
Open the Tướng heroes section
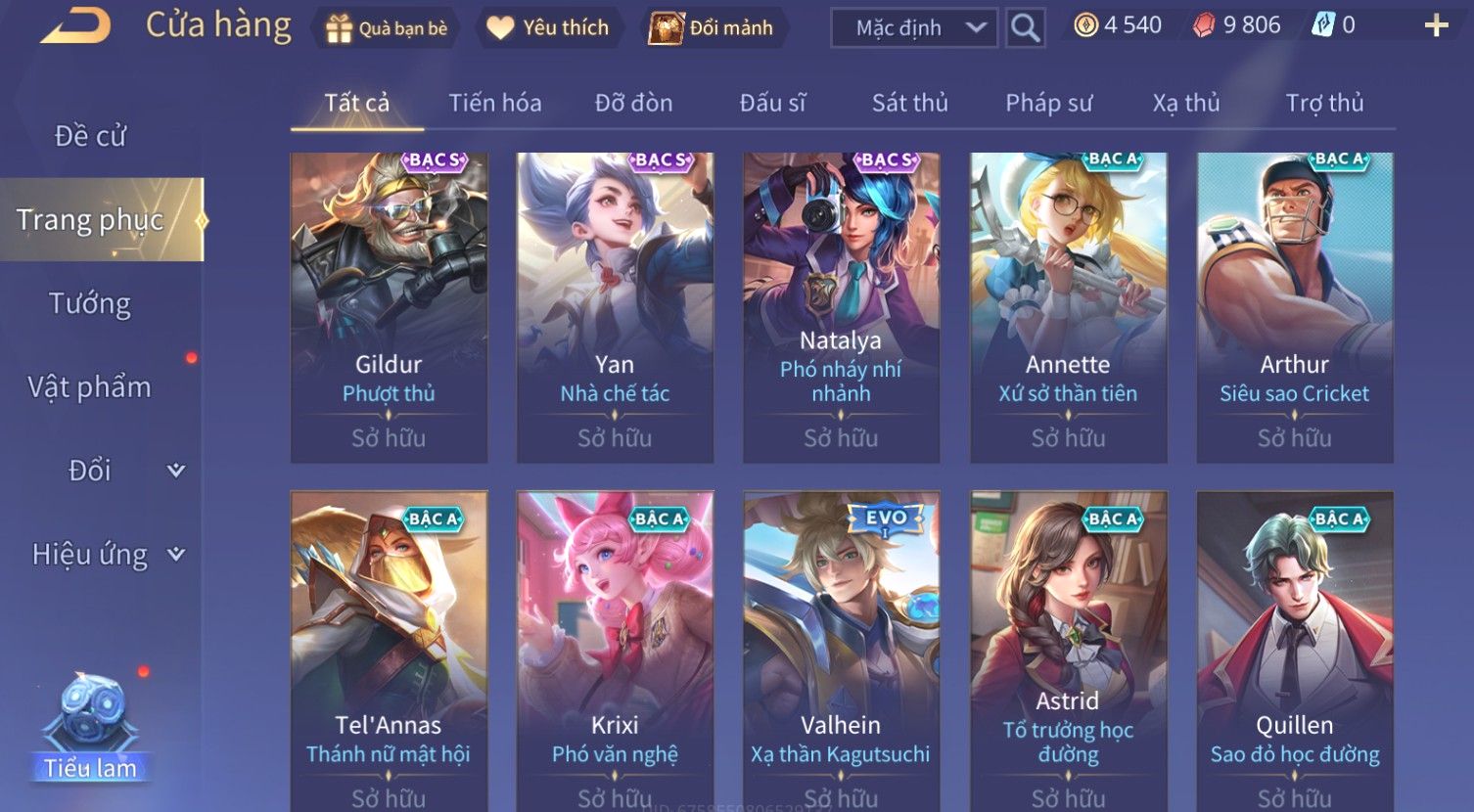tap(90, 303)
